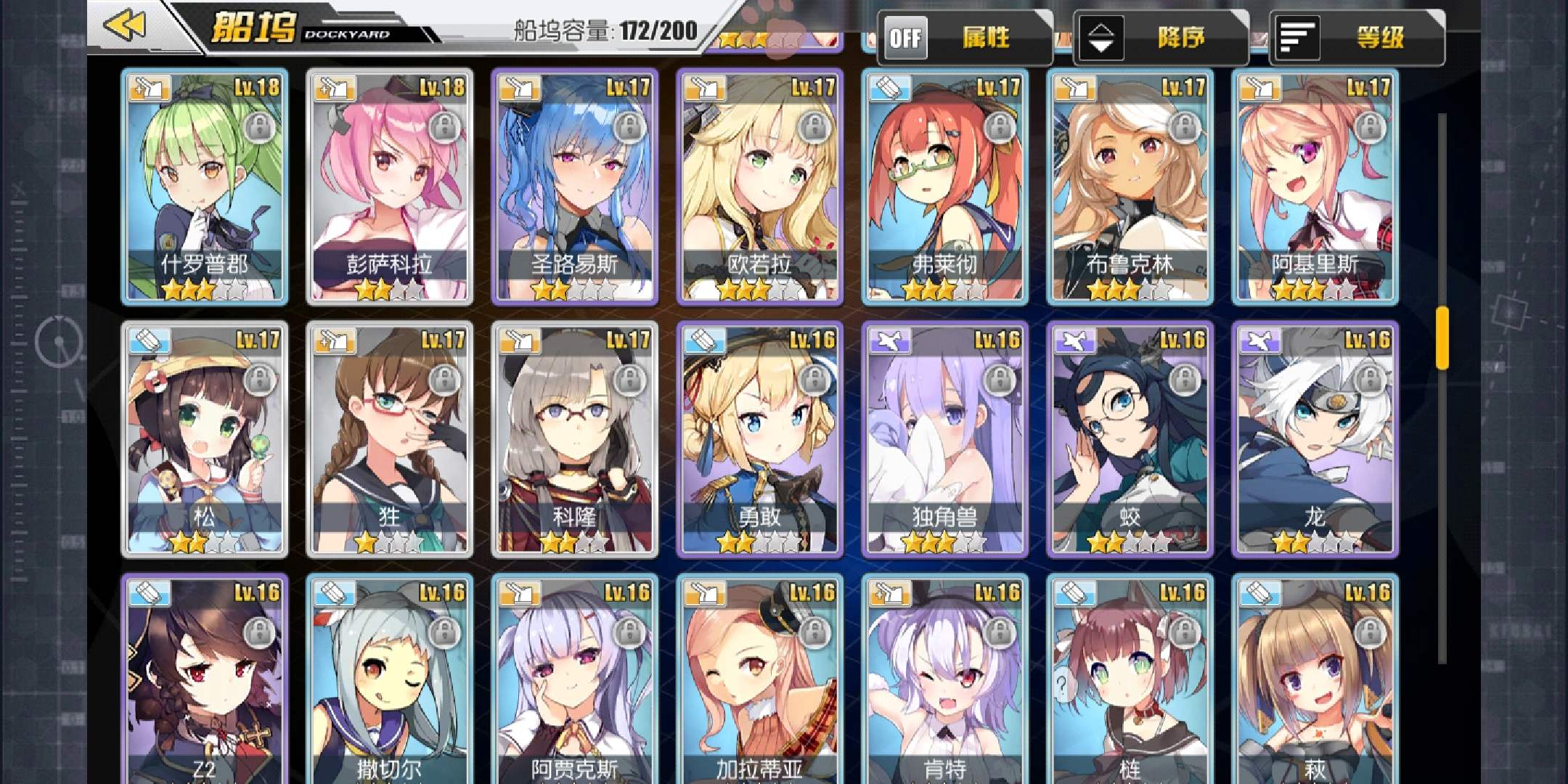Open the 松 ship card
Viewport: 1568px width, 784px height.
coord(205,439)
